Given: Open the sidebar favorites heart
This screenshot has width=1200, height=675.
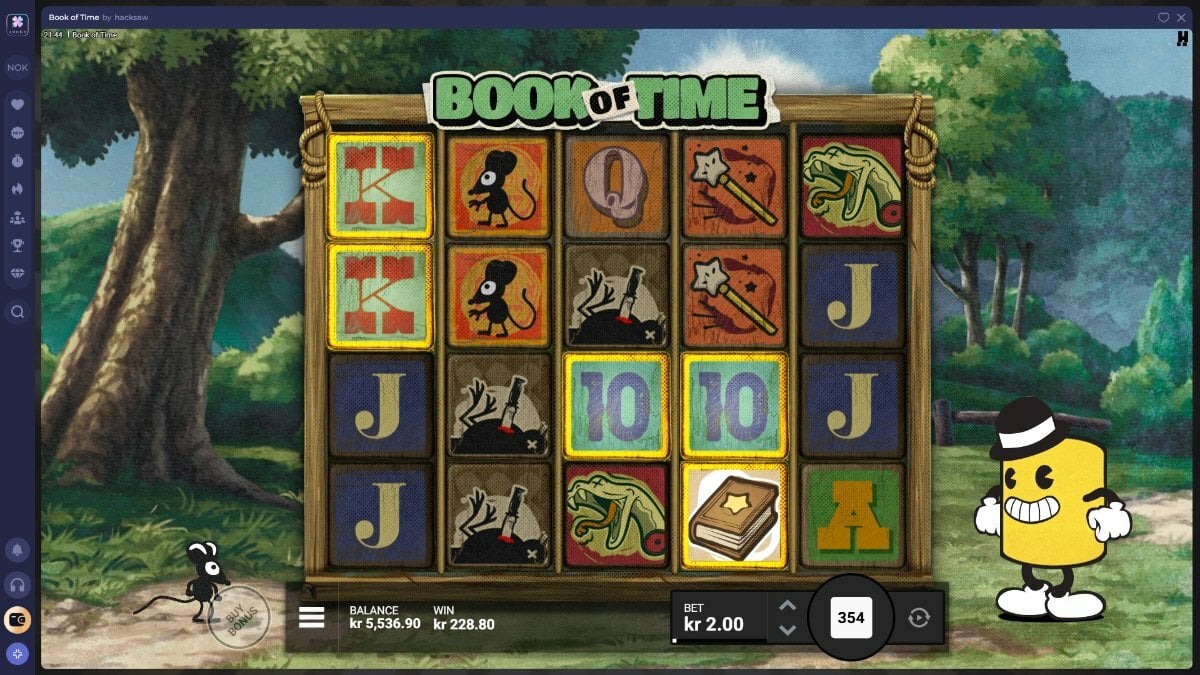Looking at the screenshot, I should [17, 104].
